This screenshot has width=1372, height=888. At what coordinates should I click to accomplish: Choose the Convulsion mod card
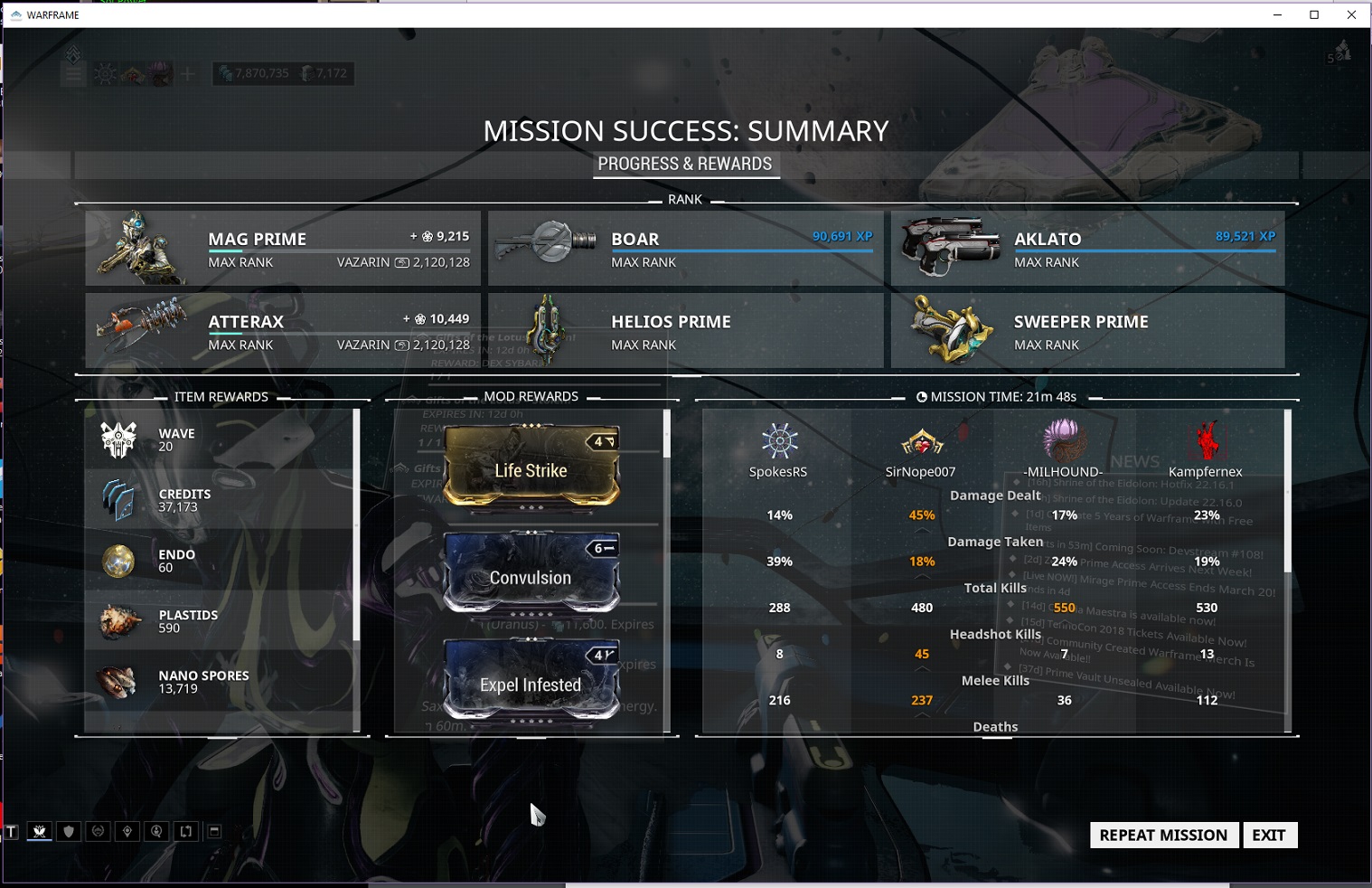click(x=531, y=574)
